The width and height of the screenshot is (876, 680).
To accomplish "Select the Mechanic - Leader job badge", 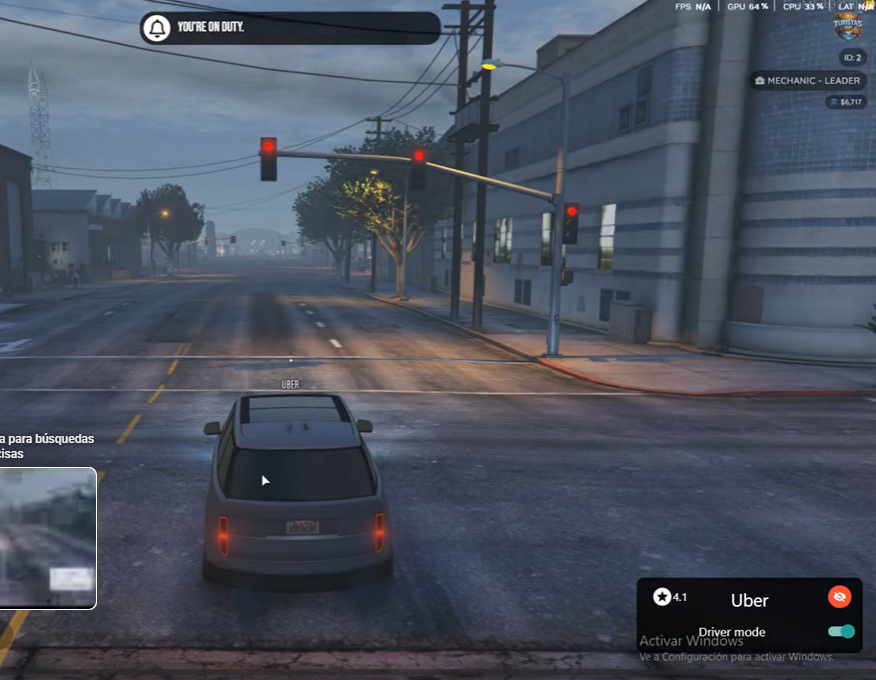I will pos(808,80).
